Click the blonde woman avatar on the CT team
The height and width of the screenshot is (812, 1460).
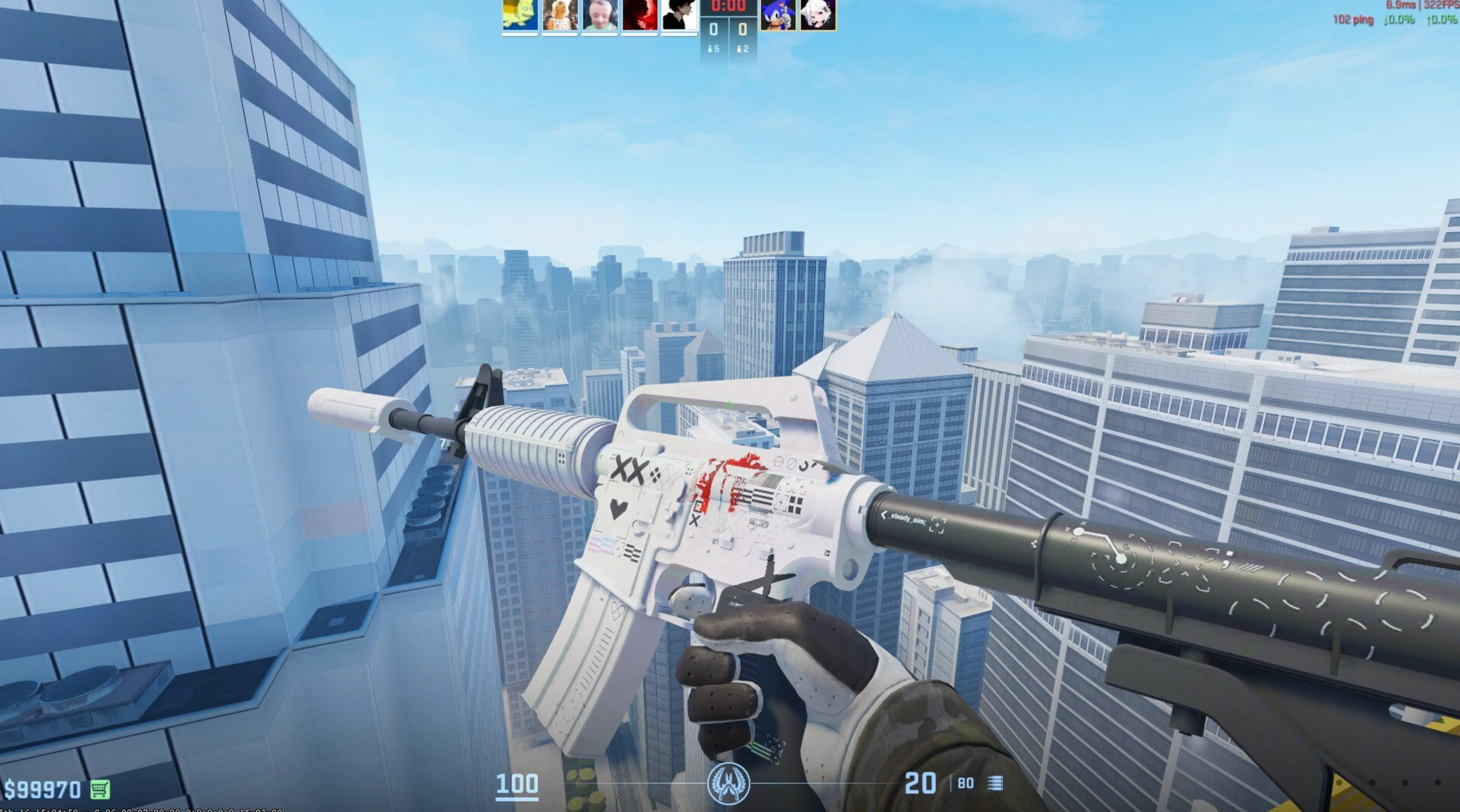560,14
